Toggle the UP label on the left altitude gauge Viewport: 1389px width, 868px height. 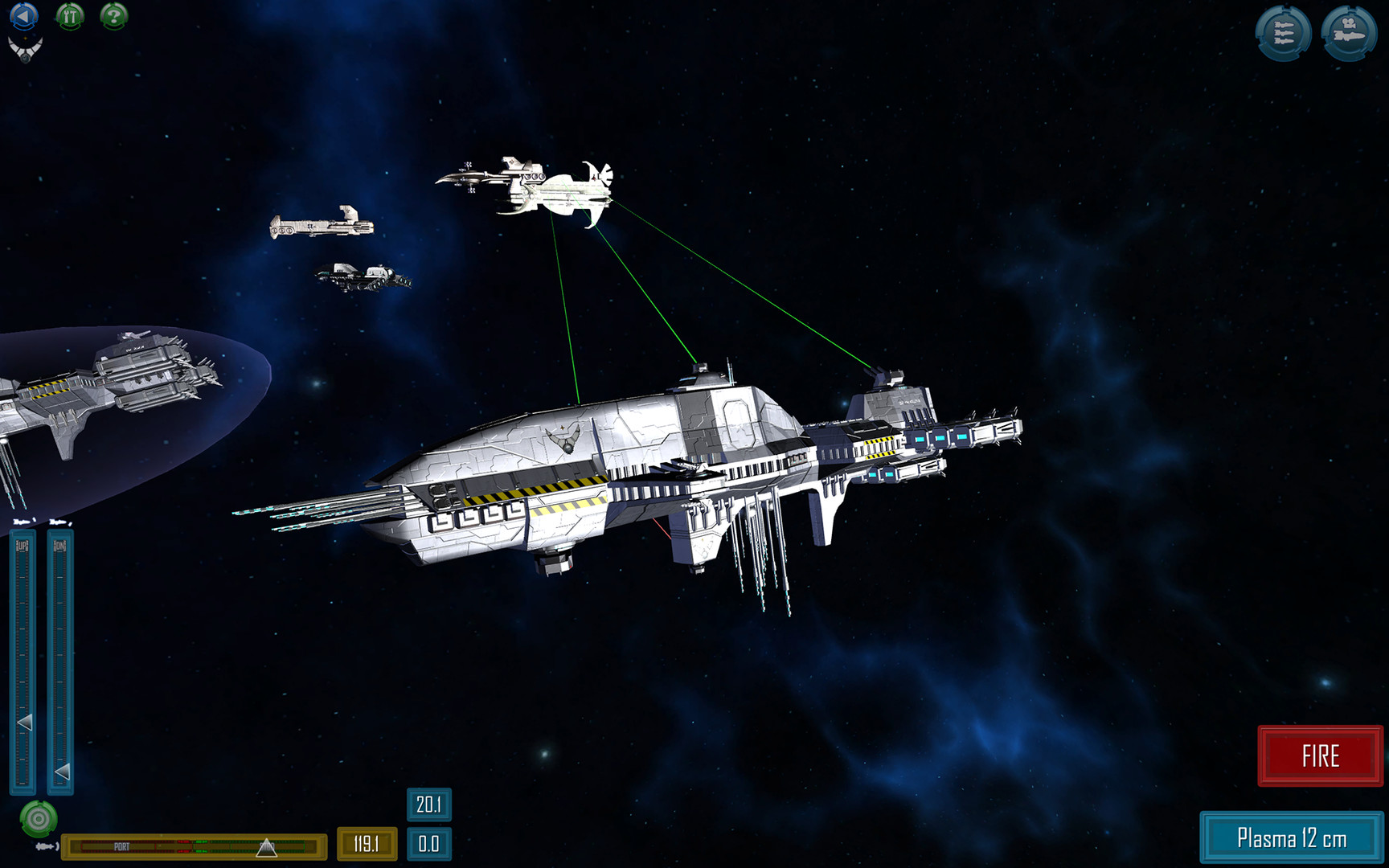point(21,546)
